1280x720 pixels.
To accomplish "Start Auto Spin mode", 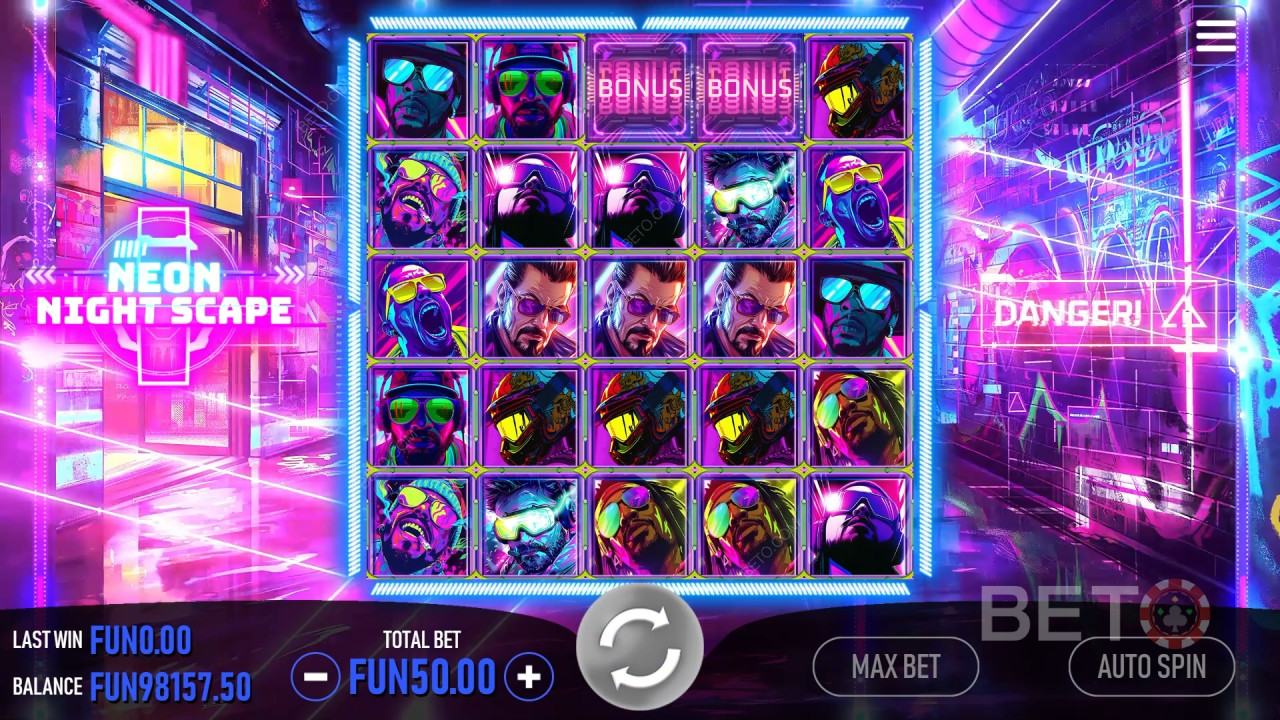I will (x=1151, y=667).
